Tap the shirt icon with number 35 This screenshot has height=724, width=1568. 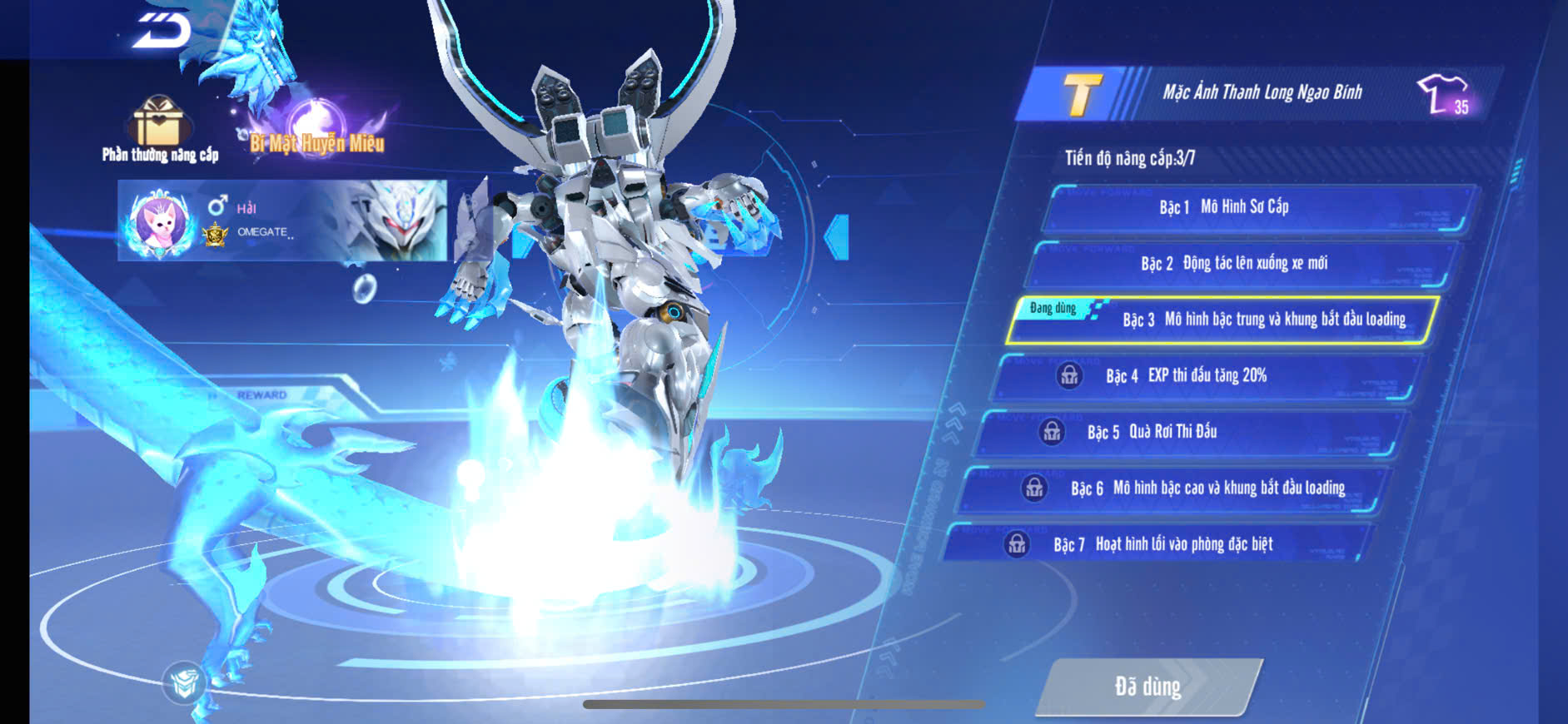pos(1445,94)
